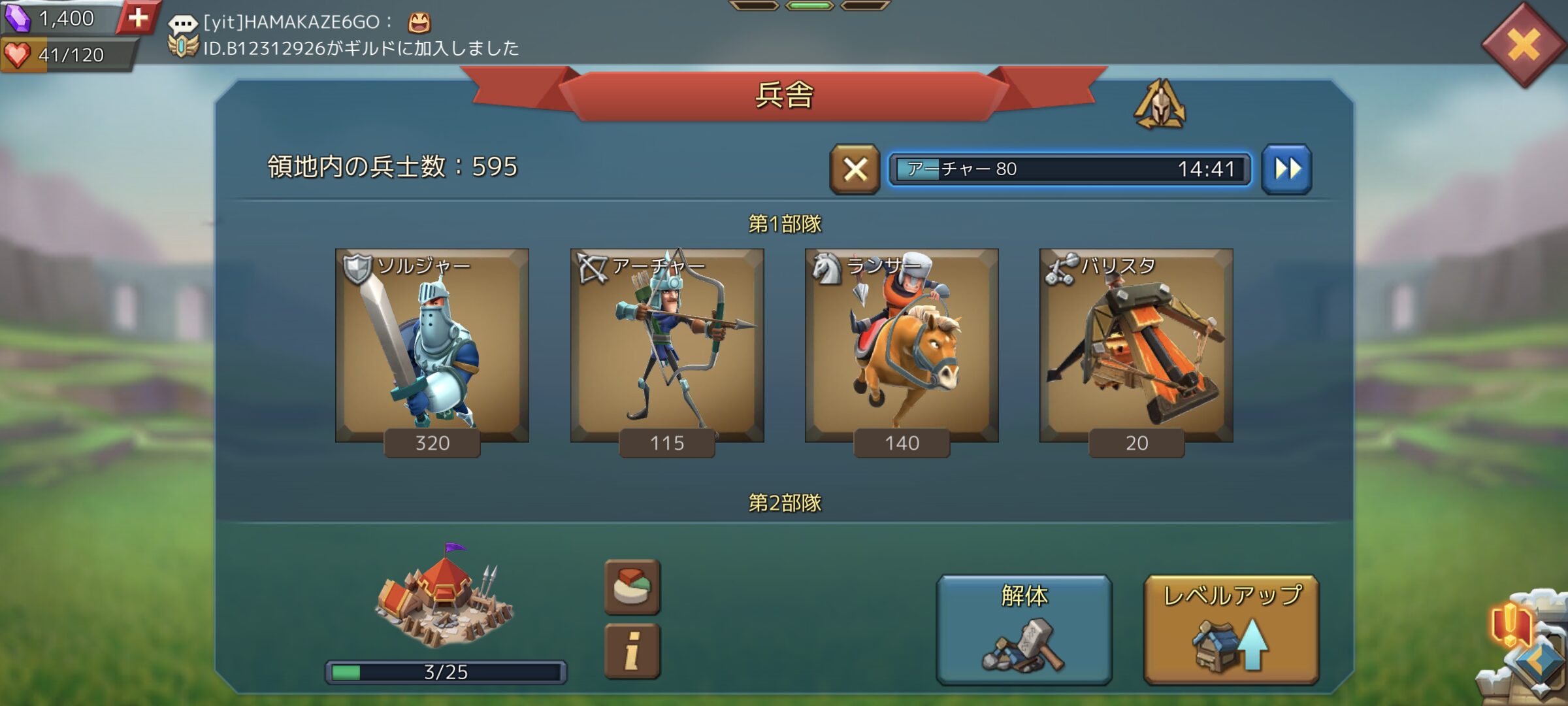The image size is (1568, 706).
Task: Tap the レベルアップ level up button
Action: [x=1231, y=629]
